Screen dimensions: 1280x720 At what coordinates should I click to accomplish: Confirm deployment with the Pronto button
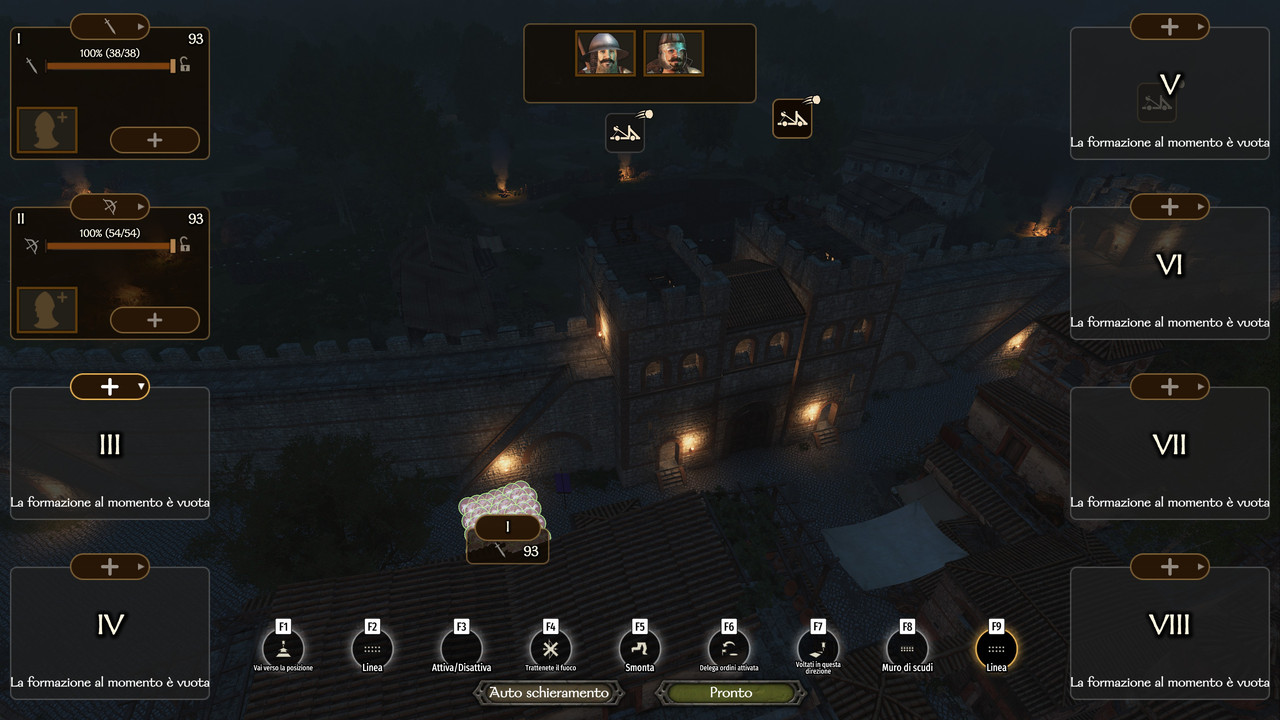[730, 692]
